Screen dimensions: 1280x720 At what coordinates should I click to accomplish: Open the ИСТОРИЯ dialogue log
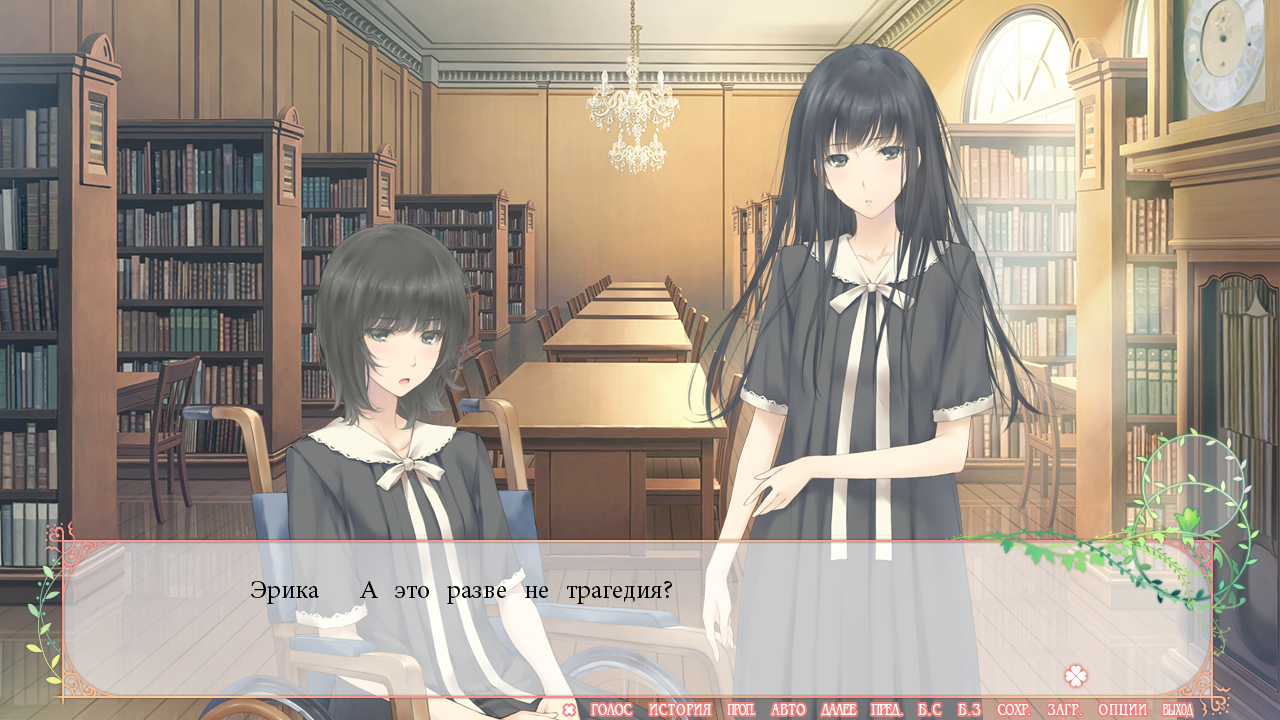click(679, 710)
